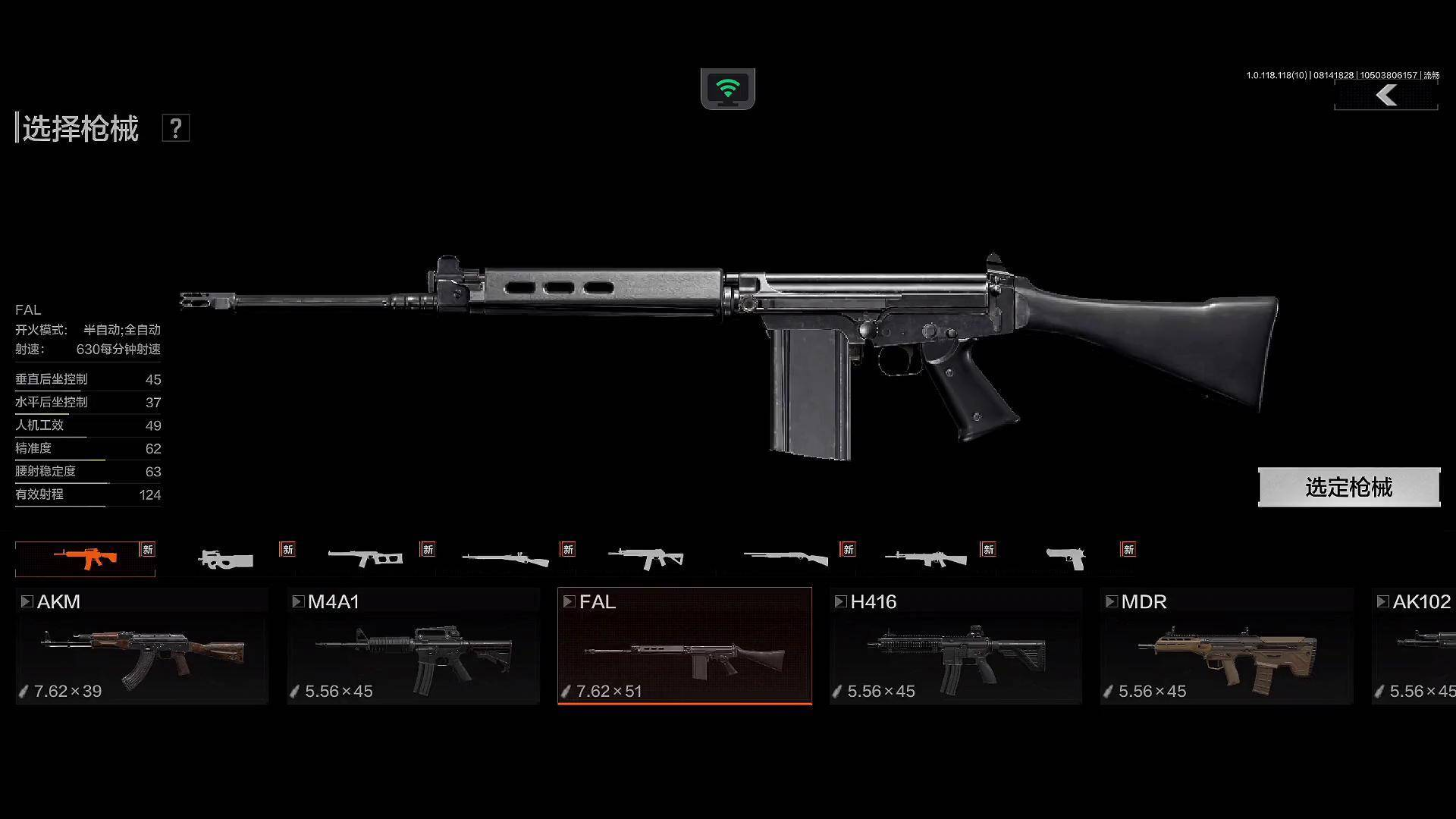Image resolution: width=1456 pixels, height=819 pixels.
Task: Go back using the arrow button
Action: tap(1386, 96)
